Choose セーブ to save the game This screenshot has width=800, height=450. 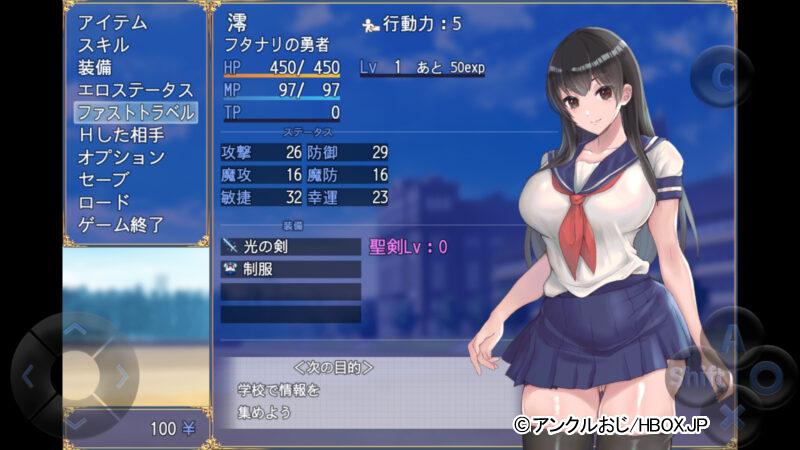pyautogui.click(x=104, y=180)
